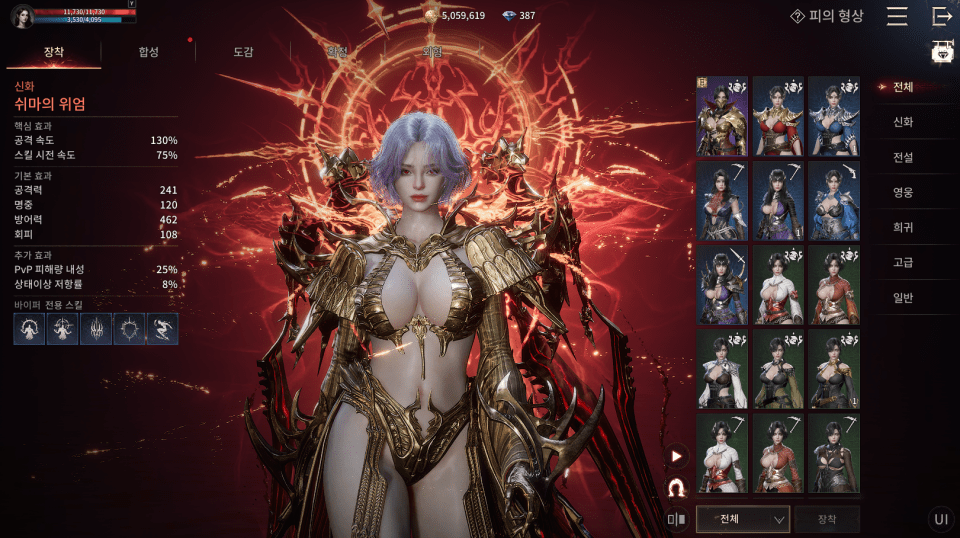960x538 pixels.
Task: Open the 전체 dropdown below the costume grid
Action: (742, 519)
